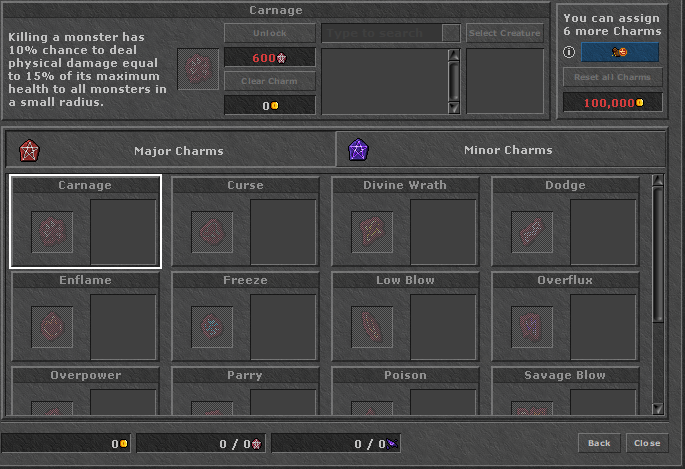Click the charm list scrollbar down arrow
Viewport: 685px width, 469px height.
coord(657,408)
